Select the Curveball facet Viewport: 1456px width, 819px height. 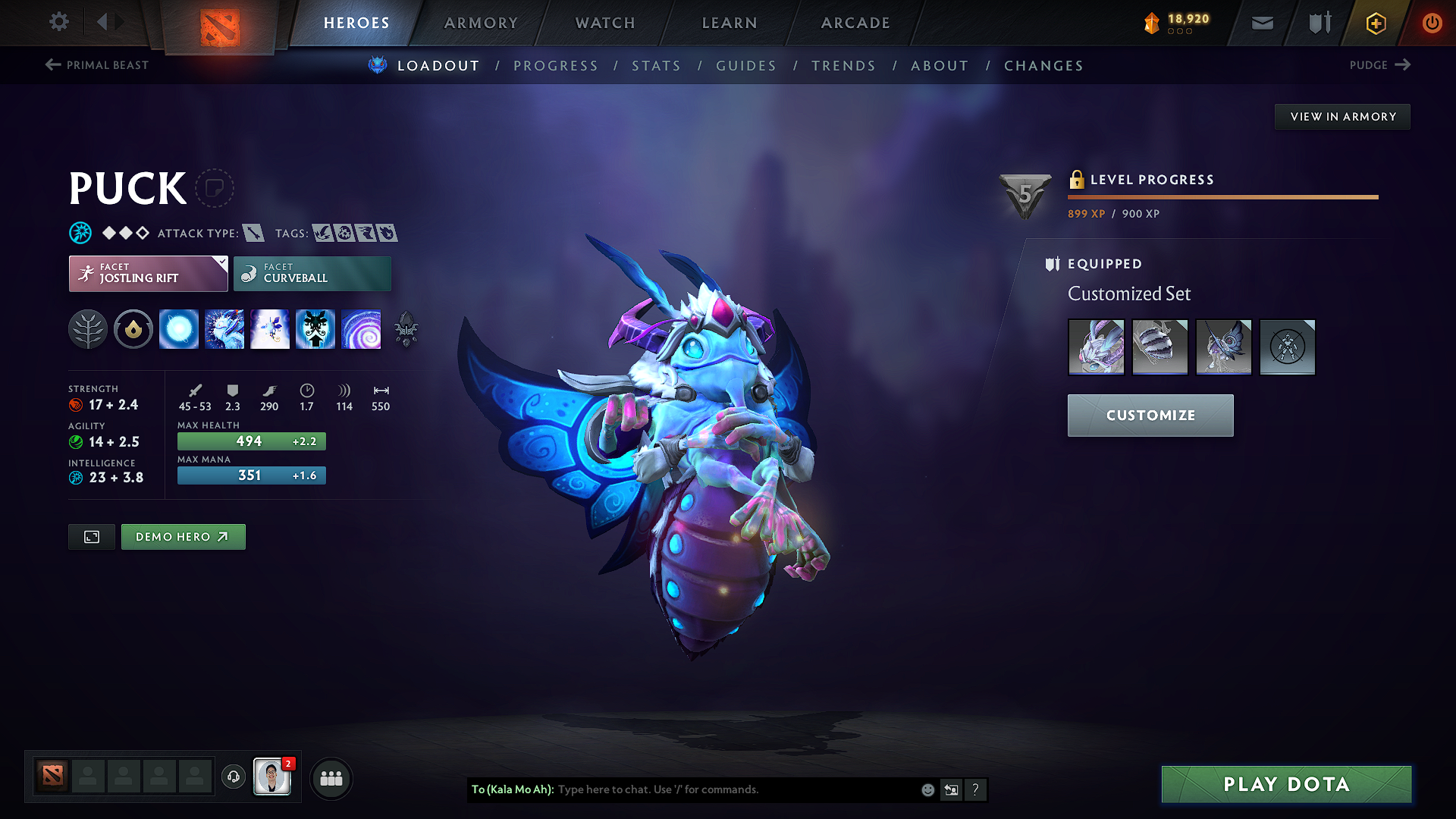tap(312, 273)
